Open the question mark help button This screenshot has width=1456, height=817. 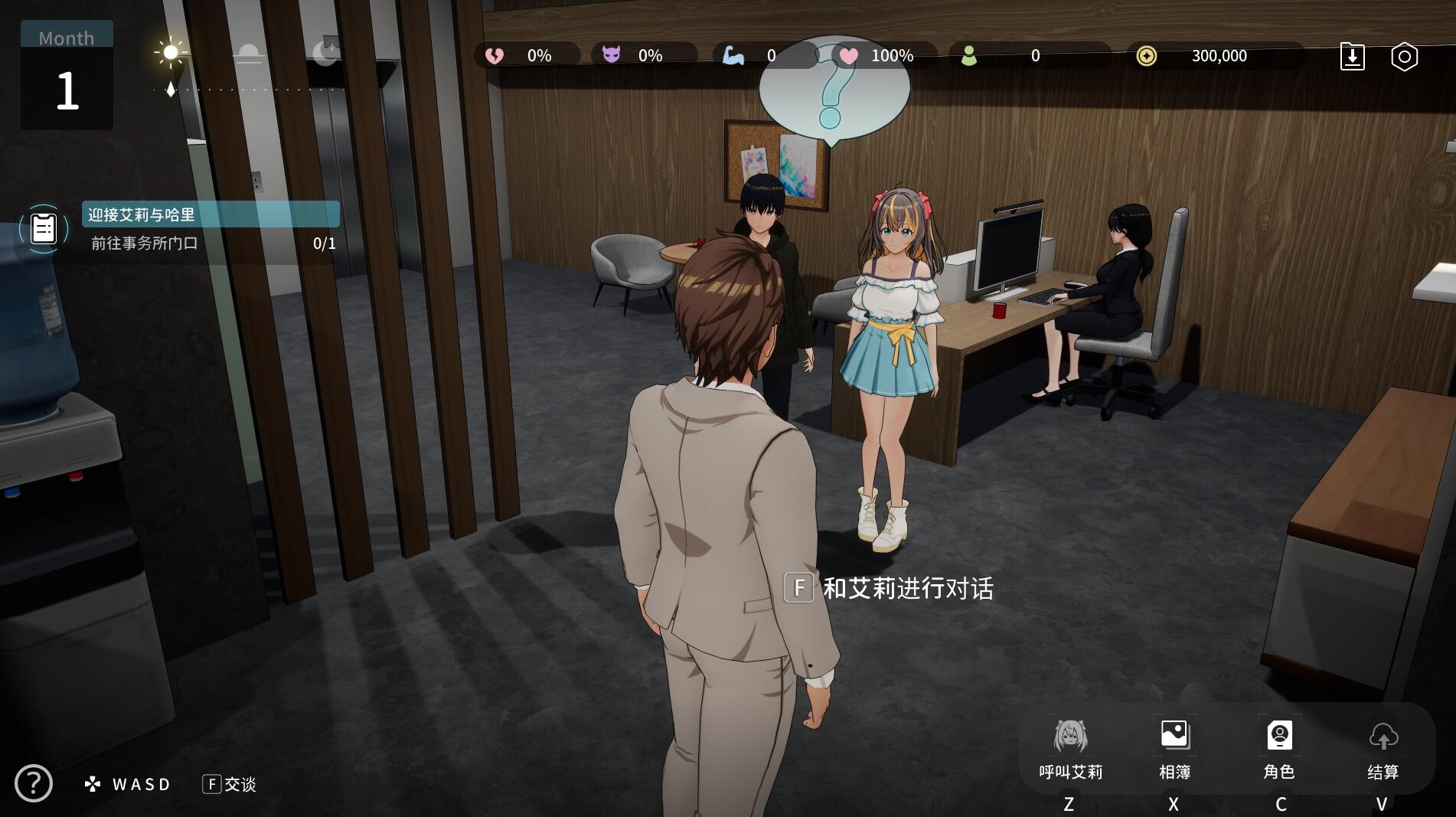34,783
